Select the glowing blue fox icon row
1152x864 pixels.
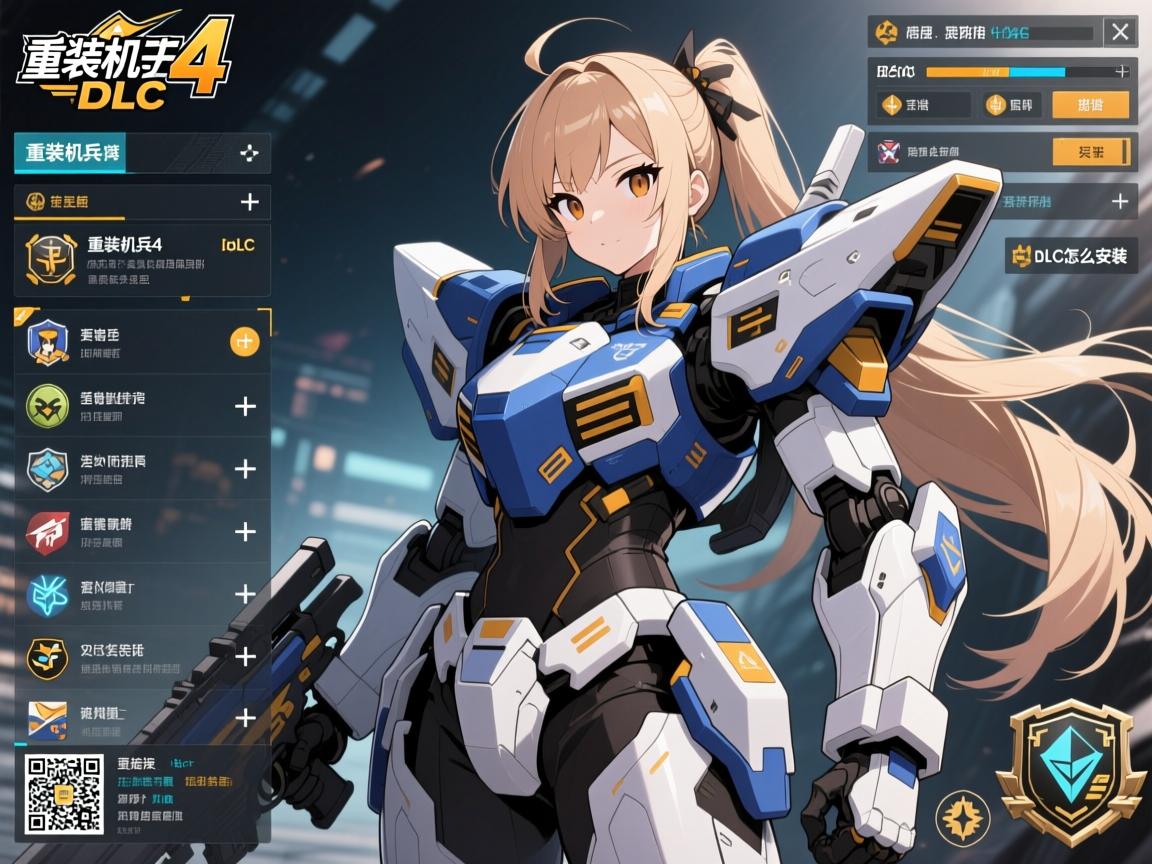pyautogui.click(x=142, y=595)
